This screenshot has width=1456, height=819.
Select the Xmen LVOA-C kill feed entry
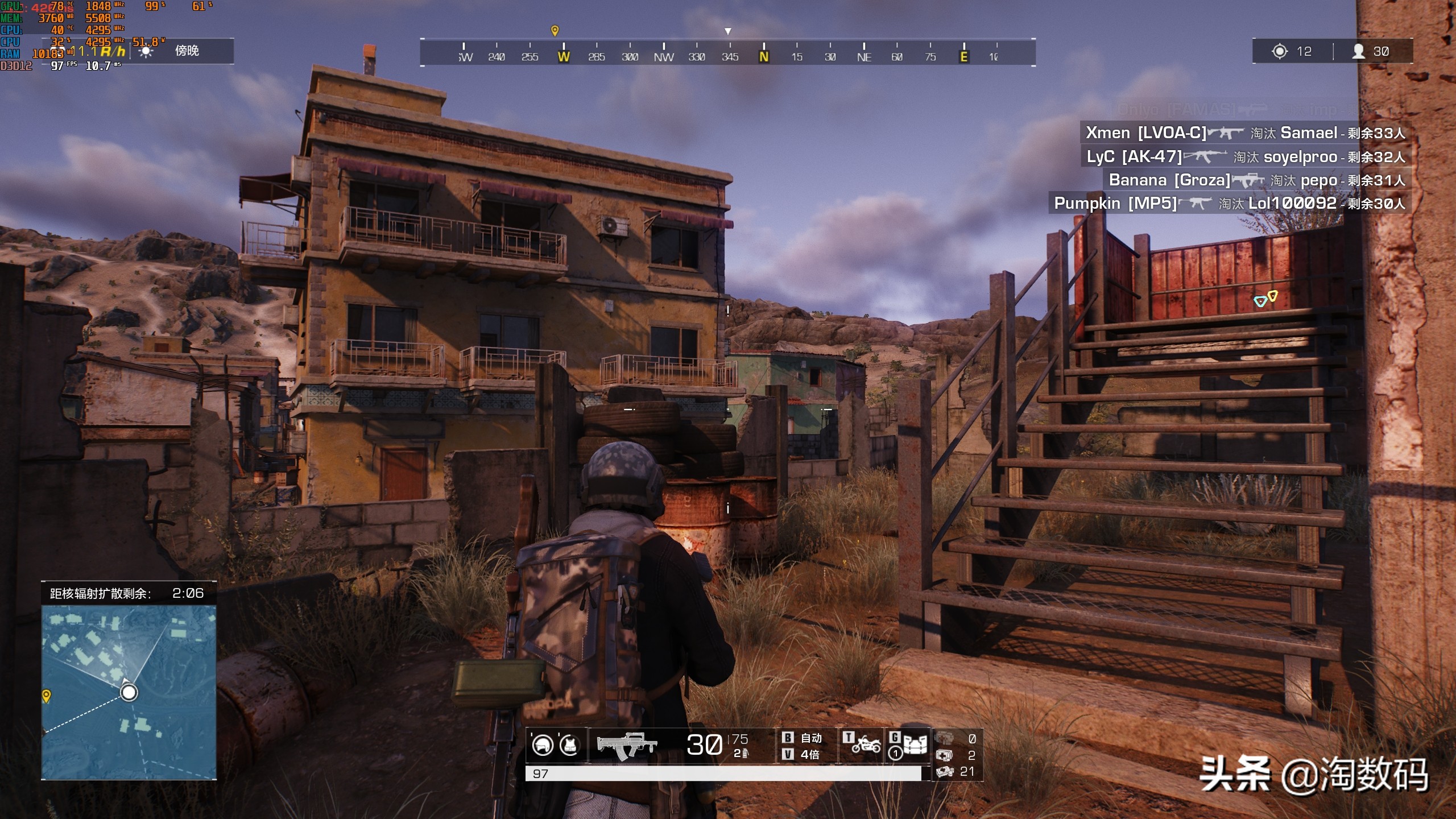[x=1245, y=133]
